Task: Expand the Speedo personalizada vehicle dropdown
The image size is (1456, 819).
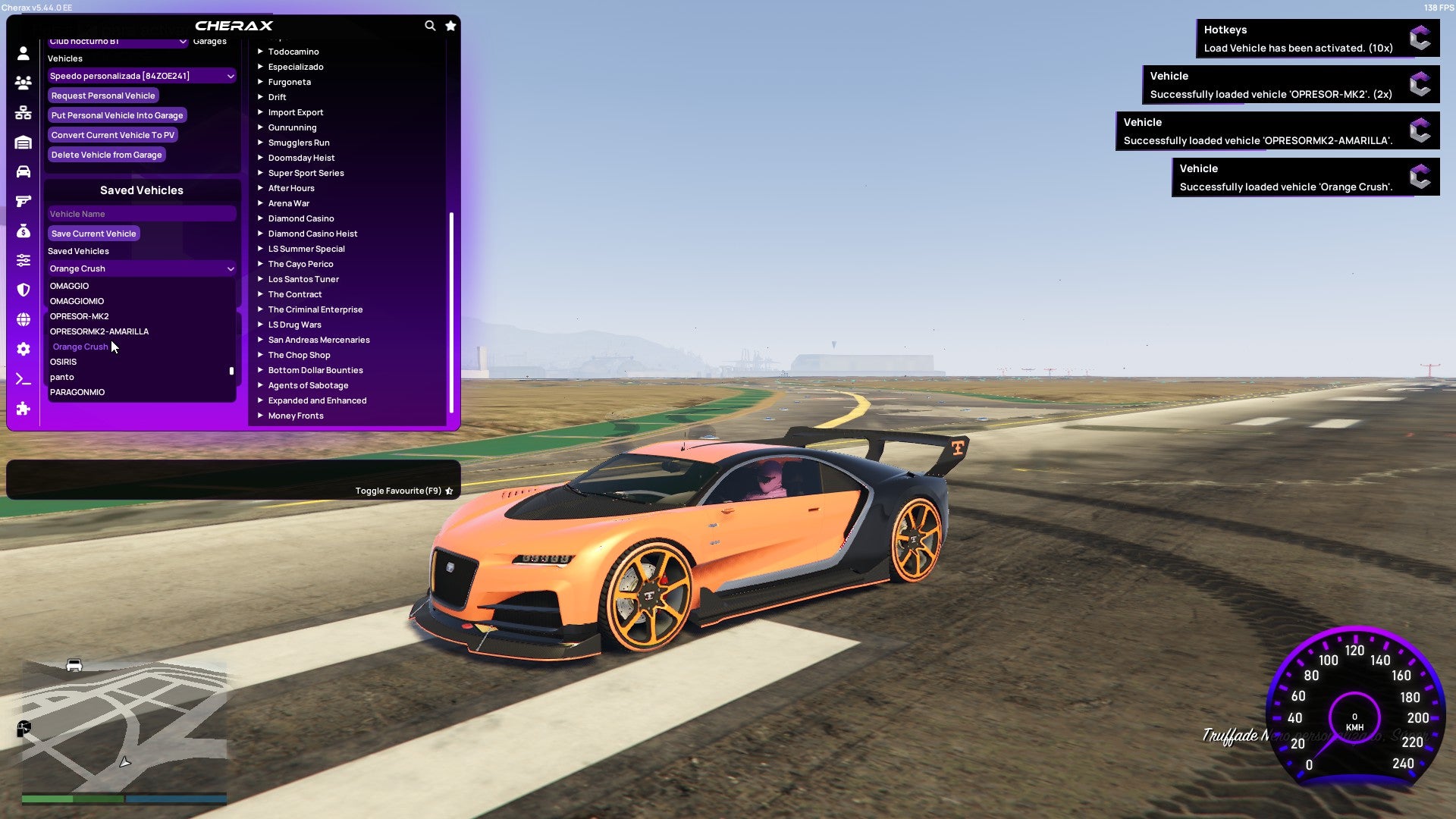Action: [x=141, y=76]
